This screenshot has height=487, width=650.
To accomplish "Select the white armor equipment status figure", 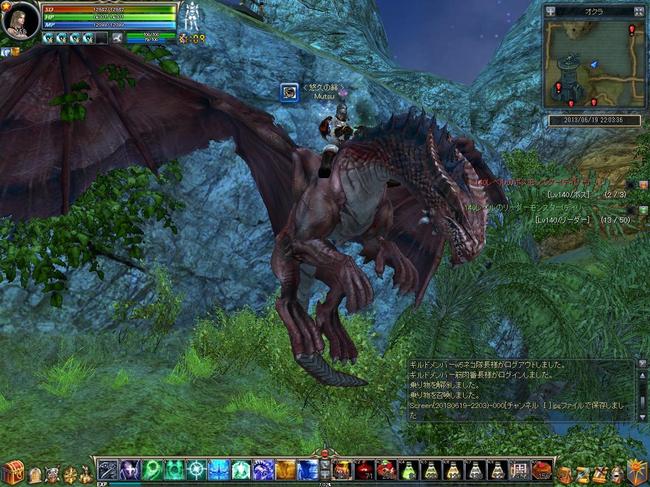I will 190,16.
